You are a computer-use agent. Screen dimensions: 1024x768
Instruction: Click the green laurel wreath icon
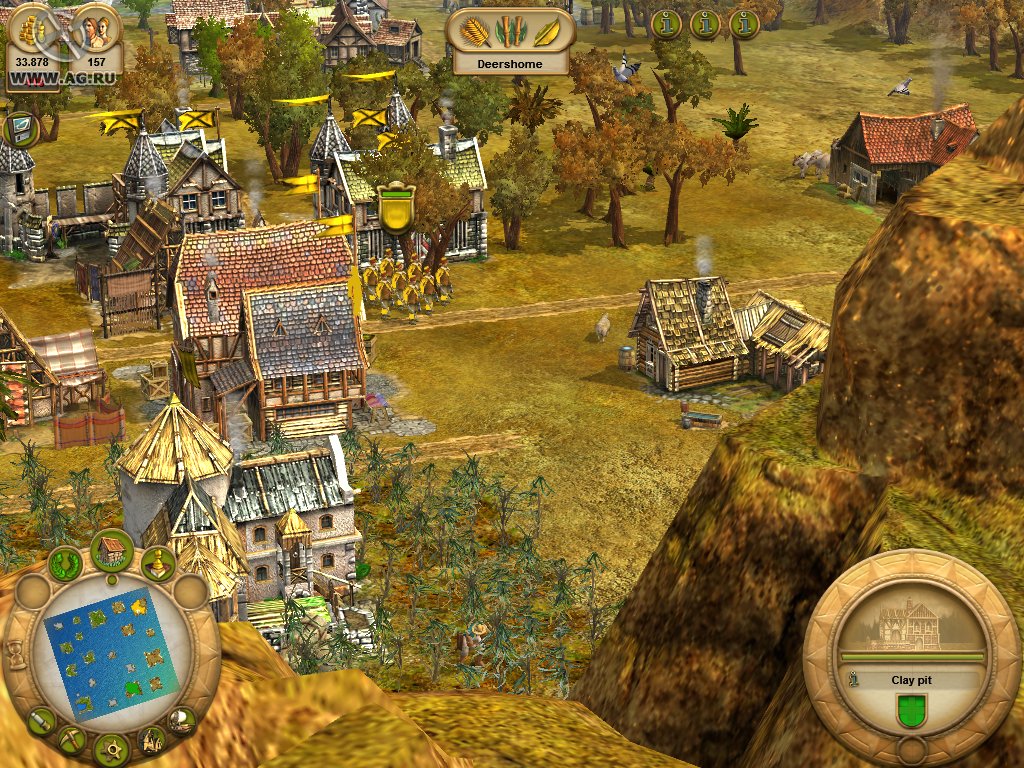(65, 564)
